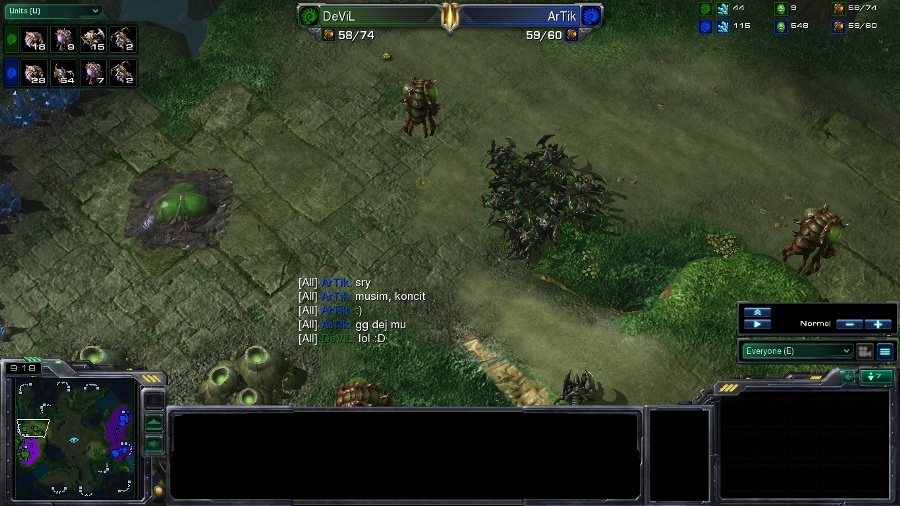The height and width of the screenshot is (506, 900).
Task: Open the Everyone (E) vision dropdown
Action: click(797, 351)
